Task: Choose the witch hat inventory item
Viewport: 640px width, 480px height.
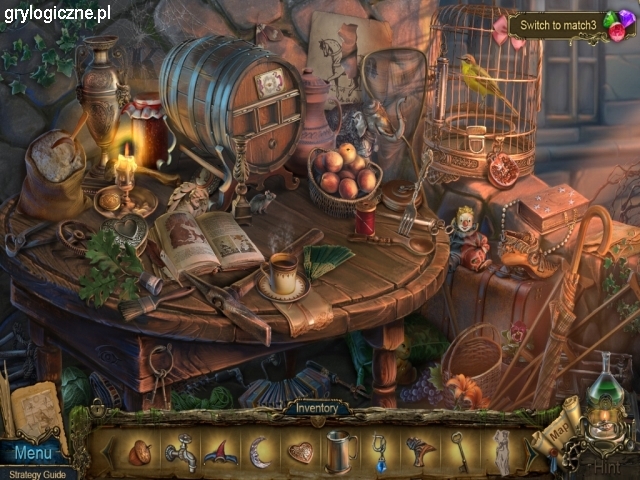Action: [219, 453]
